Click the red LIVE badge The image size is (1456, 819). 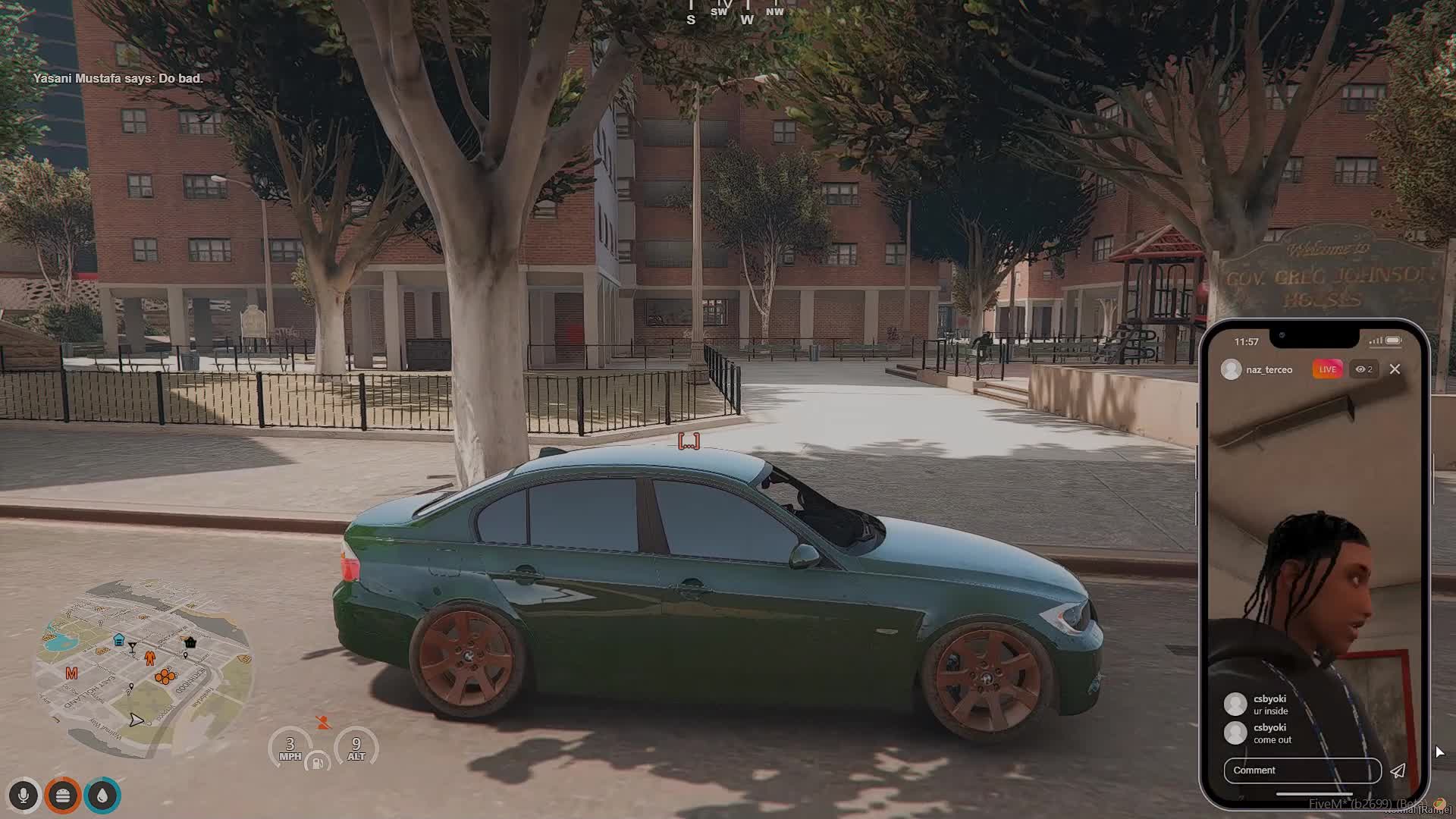pos(1327,369)
